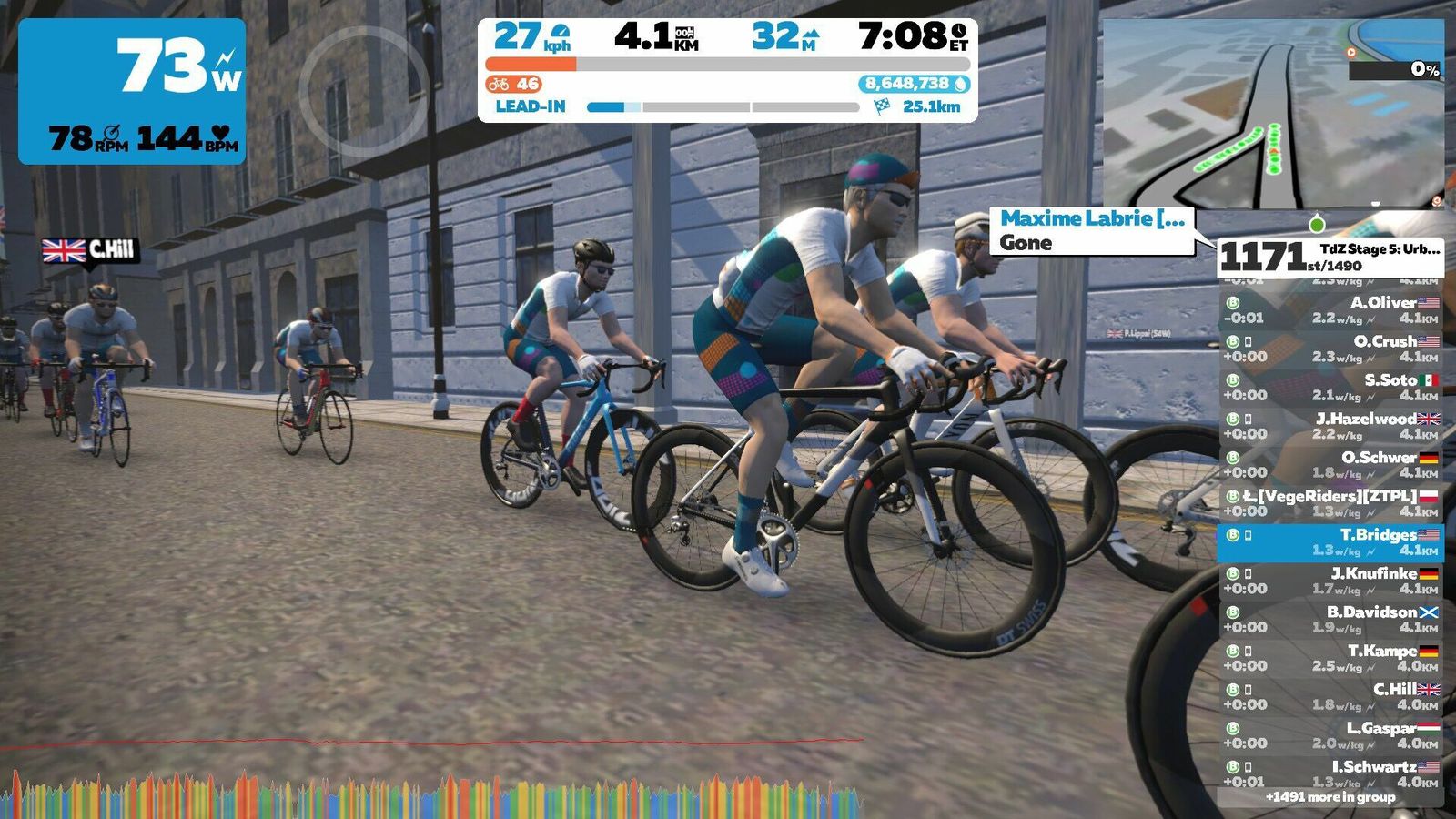Open the Maxime Labrie chat message
The image size is (1456, 819).
(1092, 231)
